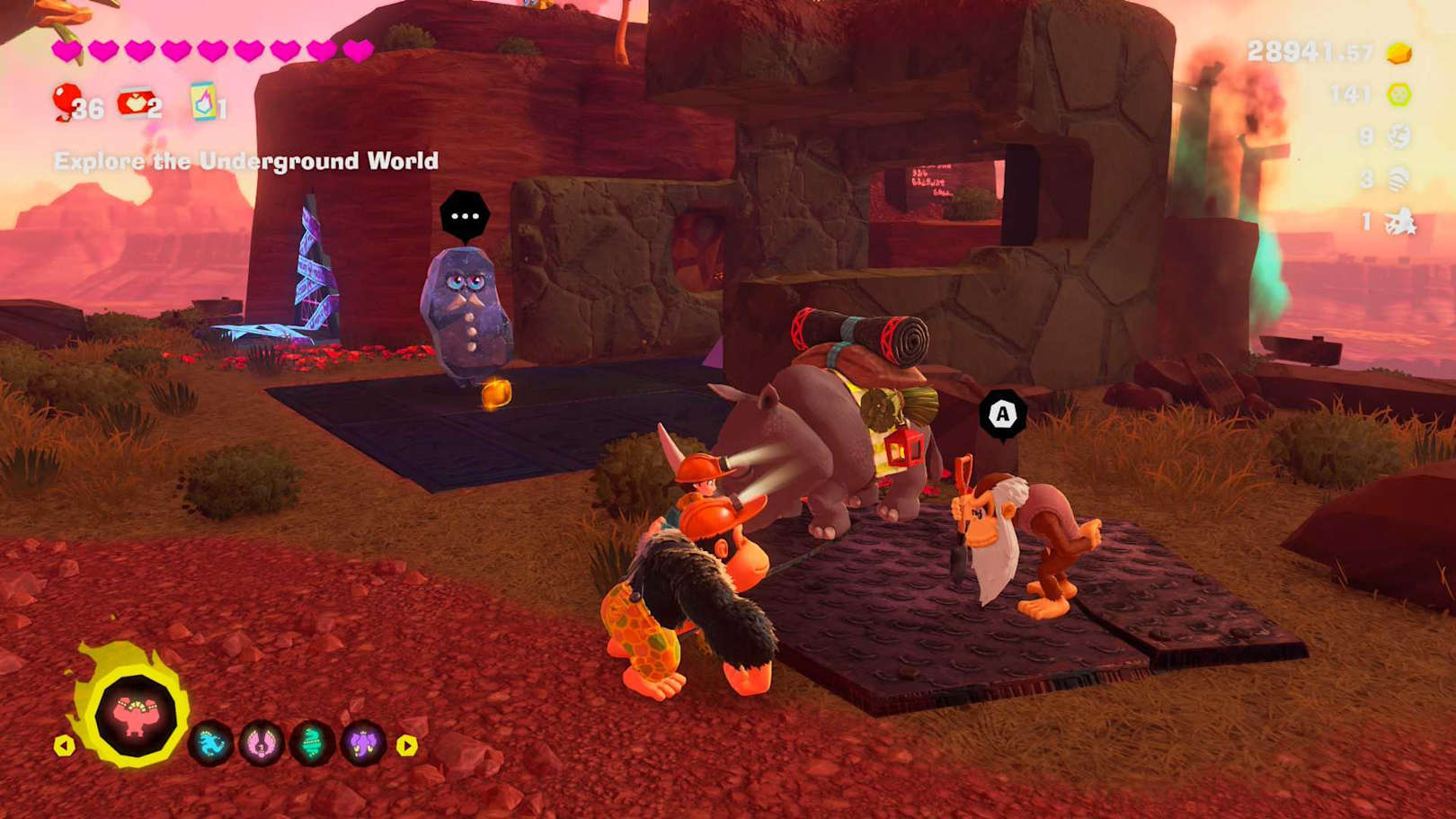
Task: Select the Kong Bananza transformation icon
Action: [136, 717]
